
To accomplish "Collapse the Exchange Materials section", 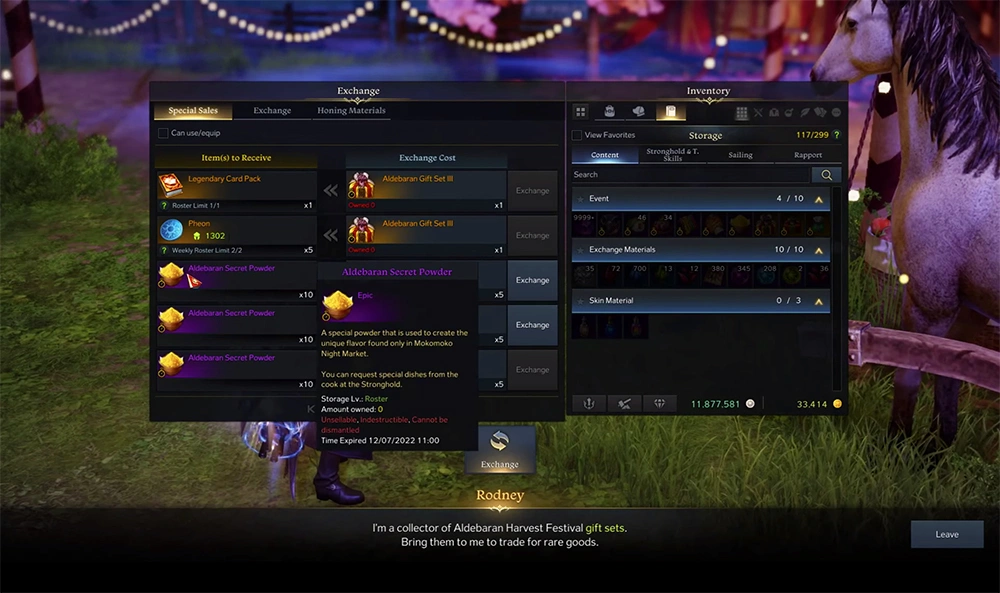I will point(819,249).
